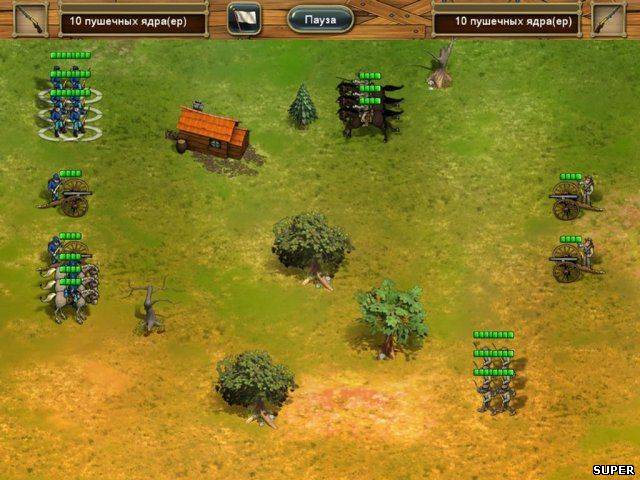The image size is (640, 480).
Task: Select the rifle icon in the top-left corner
Action: point(31,18)
